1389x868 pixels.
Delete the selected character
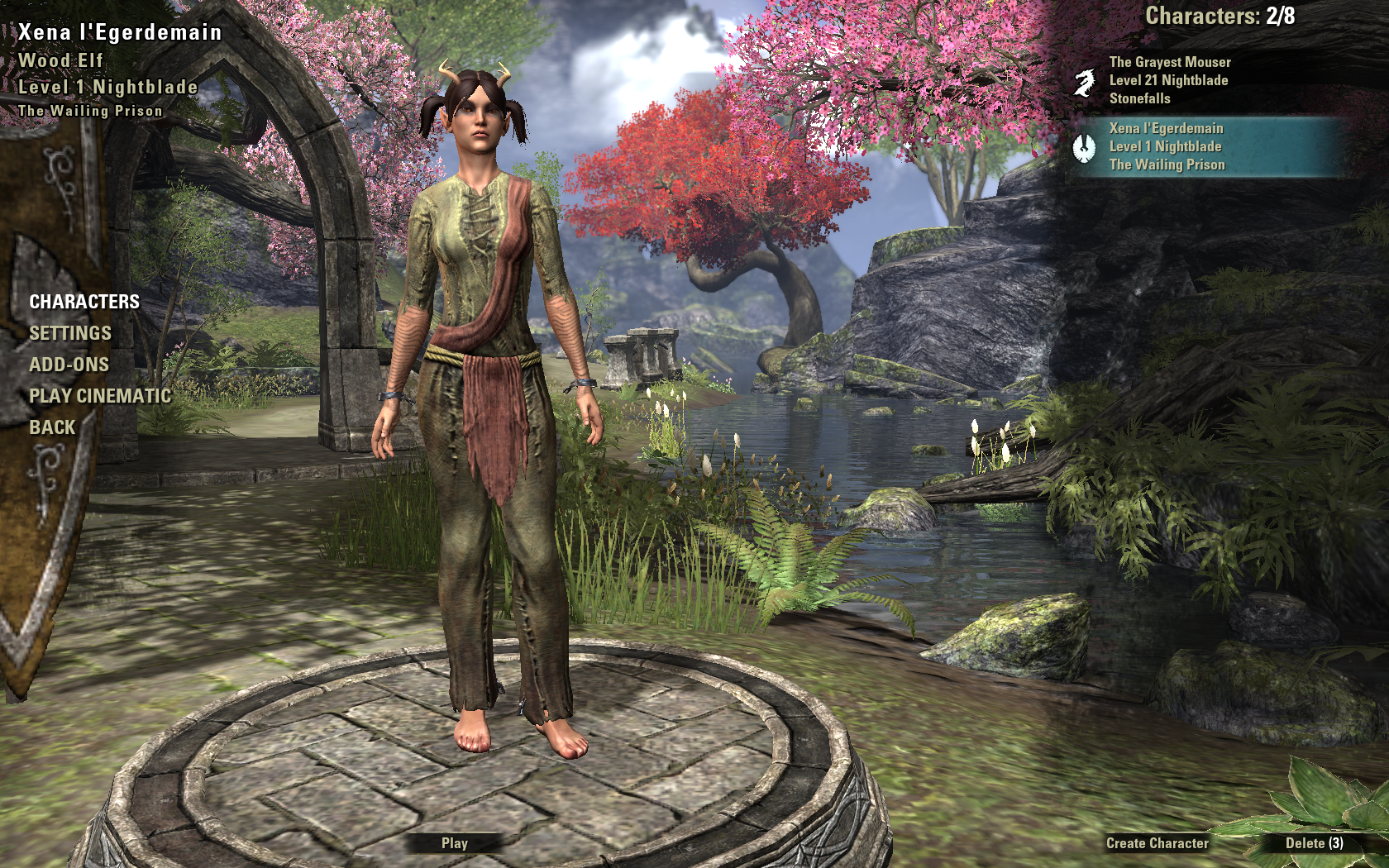(1314, 843)
